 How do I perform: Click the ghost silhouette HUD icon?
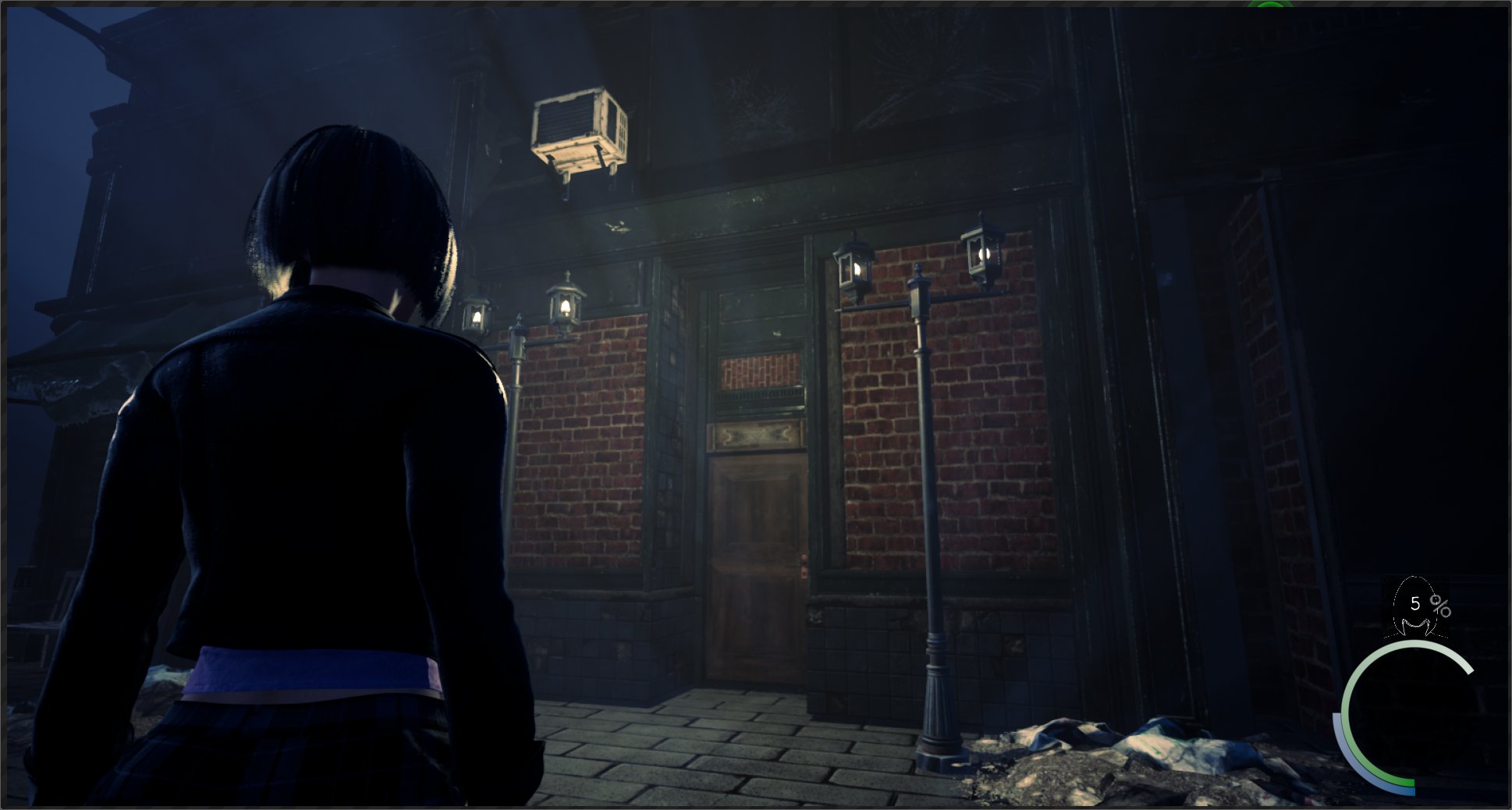pyautogui.click(x=1415, y=609)
